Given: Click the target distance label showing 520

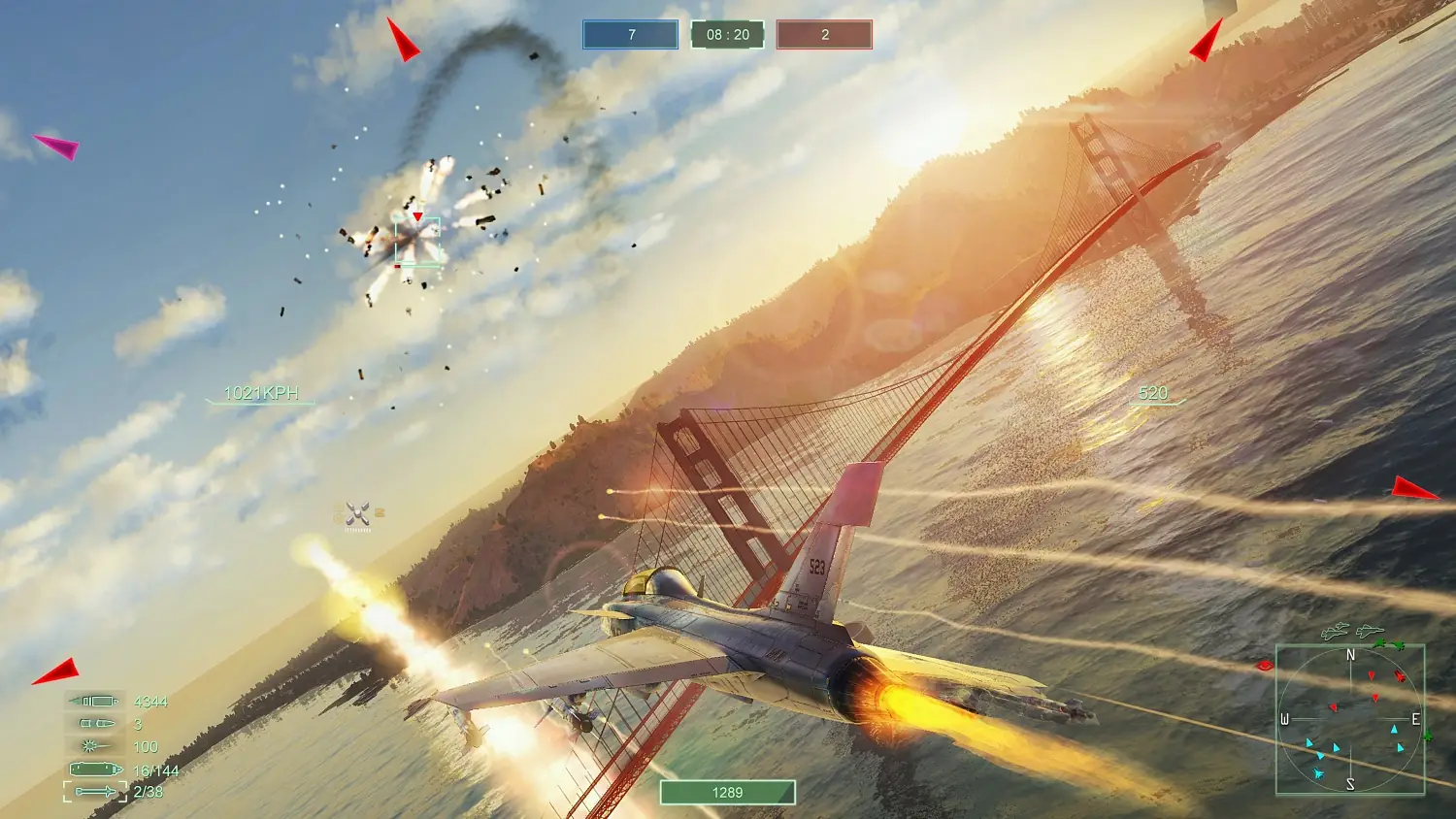Looking at the screenshot, I should tap(1151, 393).
